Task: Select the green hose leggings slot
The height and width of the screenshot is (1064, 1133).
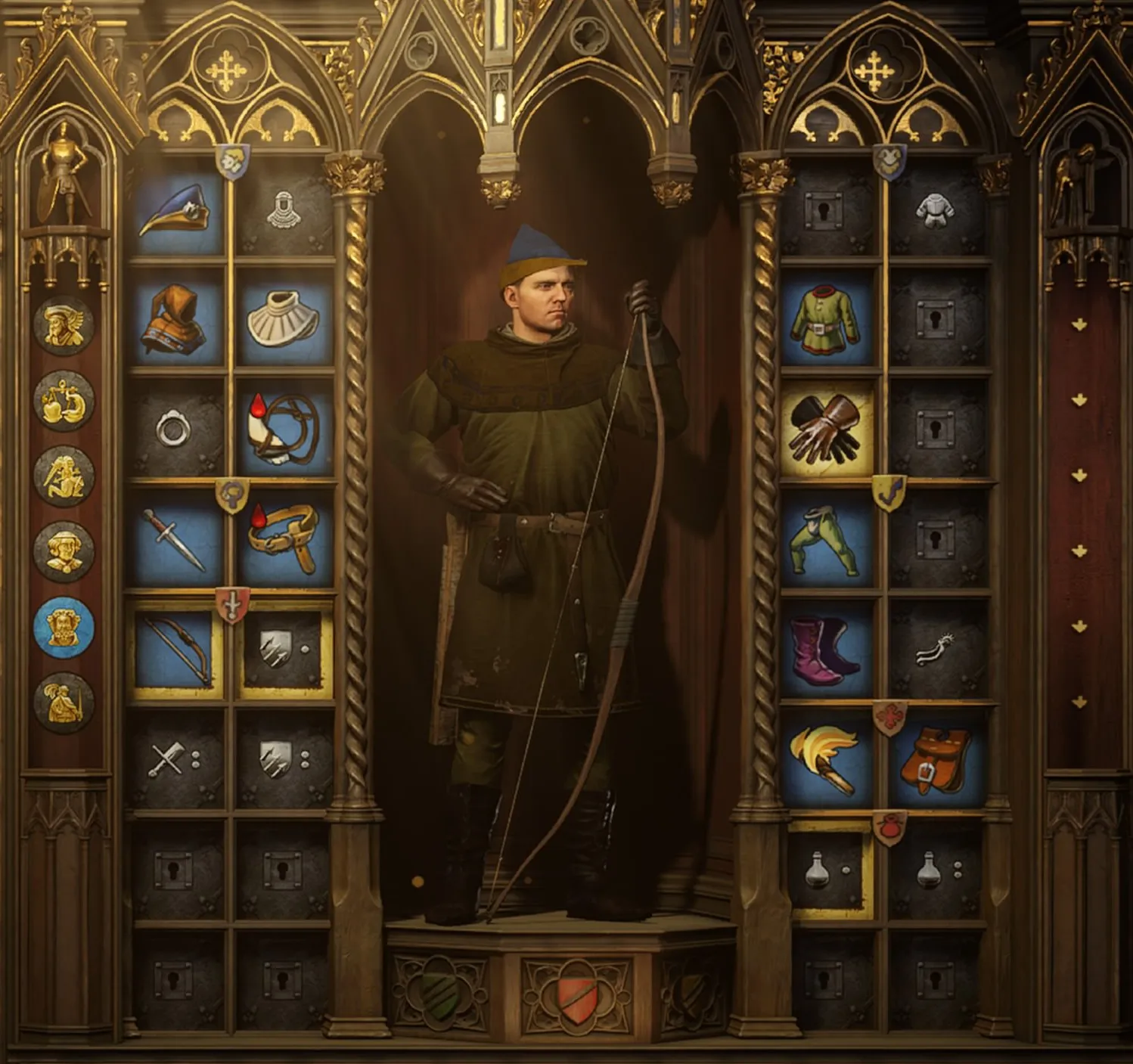Action: pos(827,538)
